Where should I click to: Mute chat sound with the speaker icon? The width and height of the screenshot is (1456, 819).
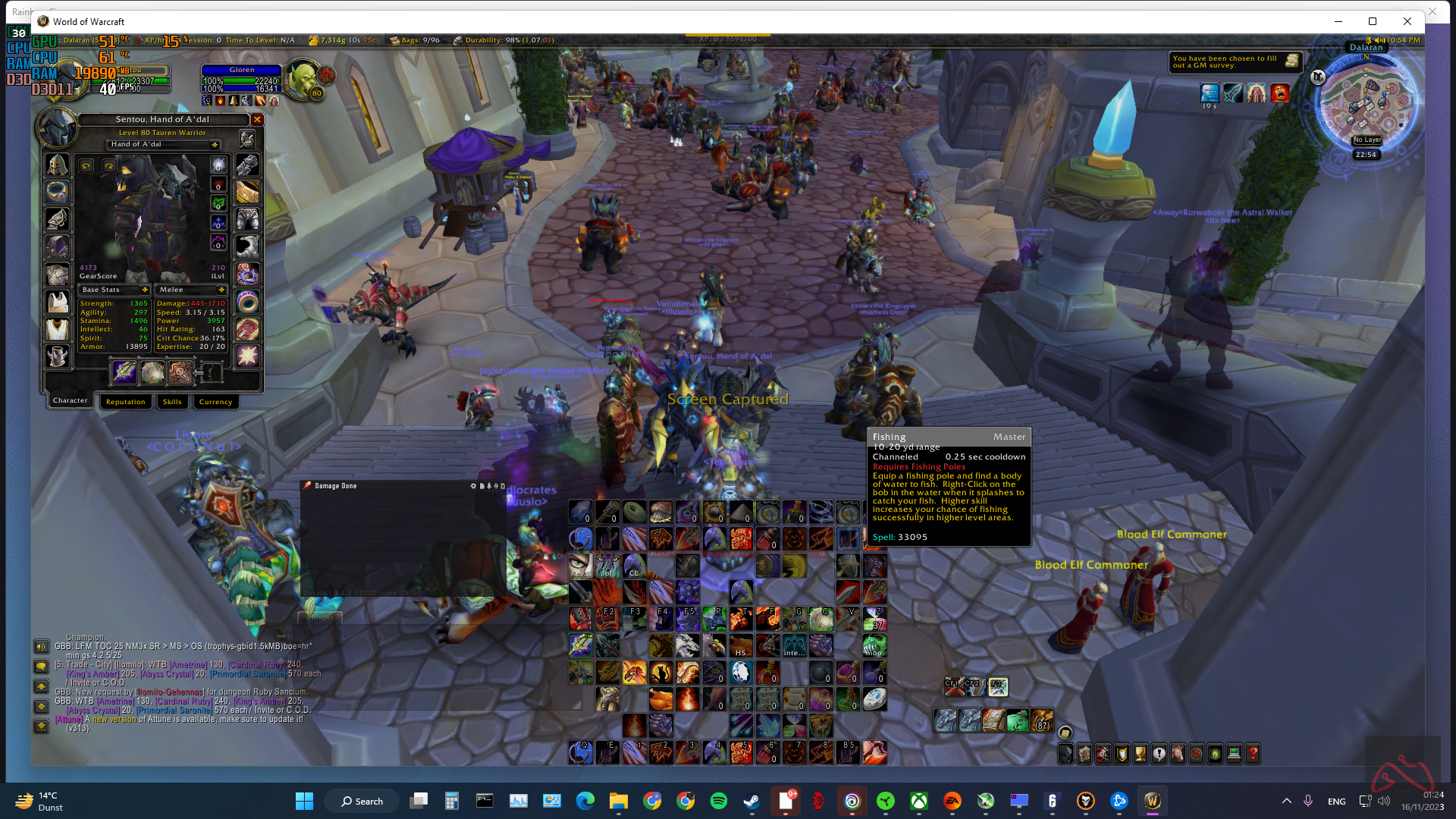39,647
